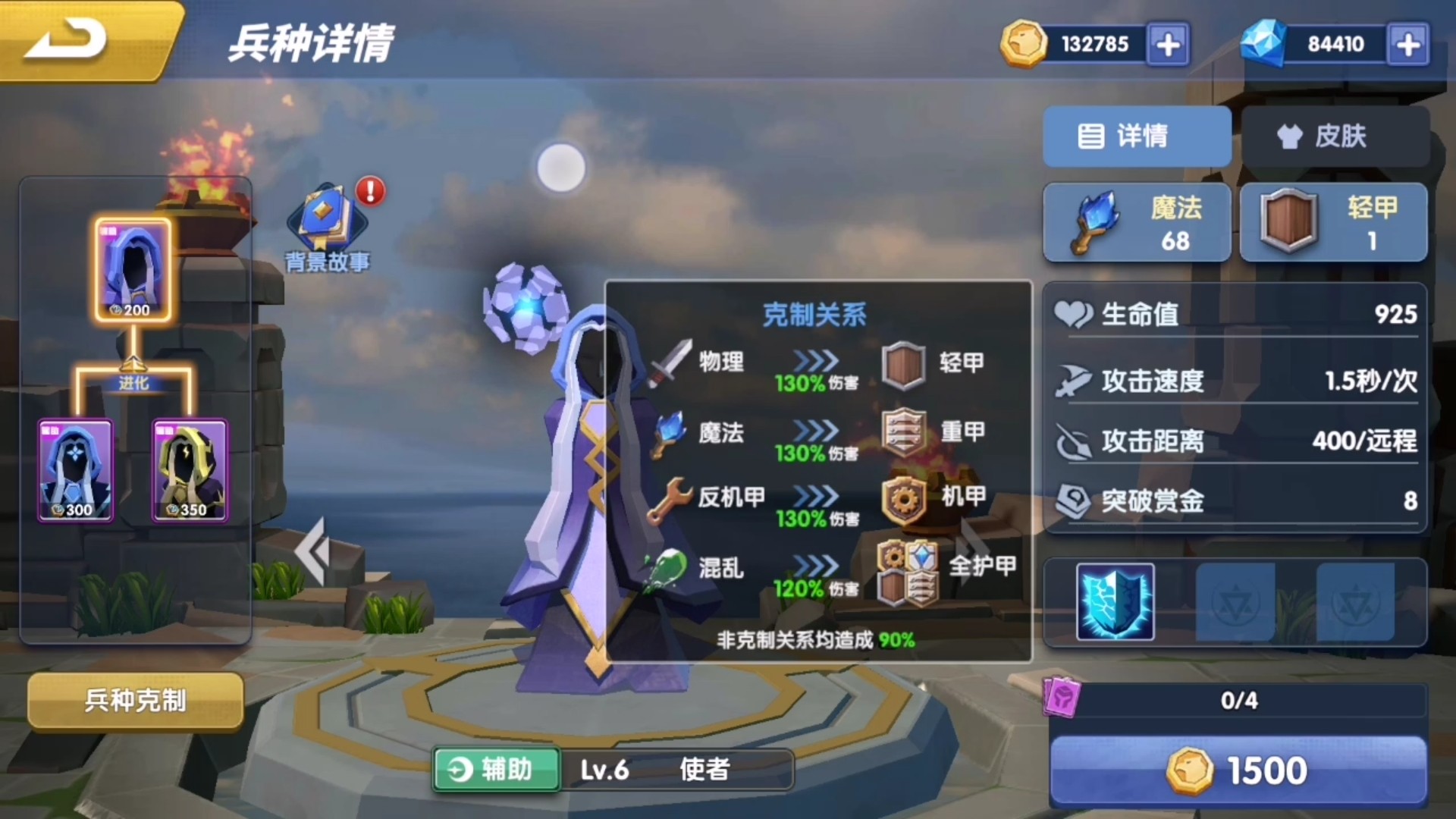Select the 轻甲 armor stat box
This screenshot has height=819, width=1456.
1334,223
